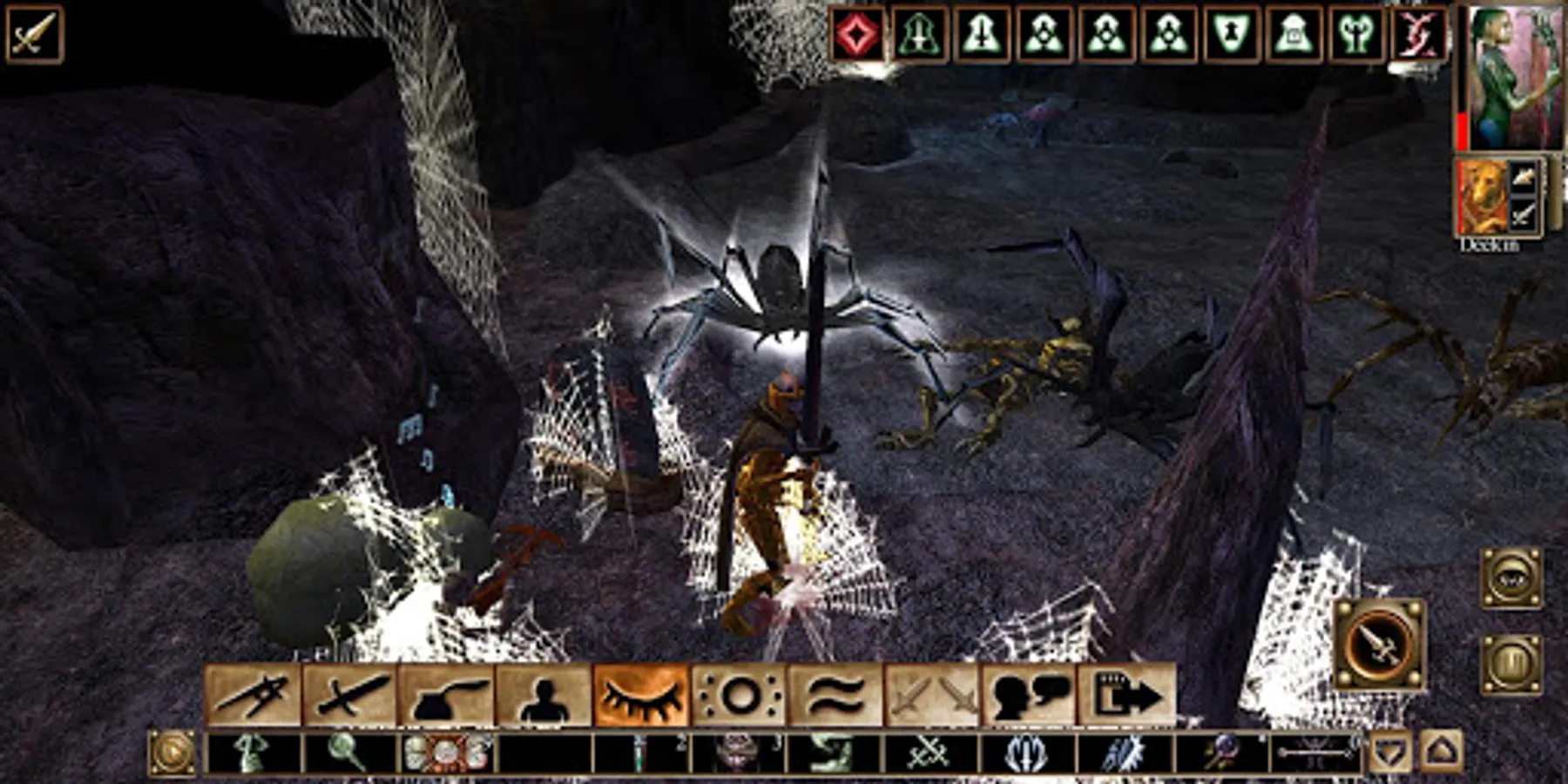Use the magnifying glass quickbar slot
Viewport: 1568px width, 784px height.
pos(350,753)
